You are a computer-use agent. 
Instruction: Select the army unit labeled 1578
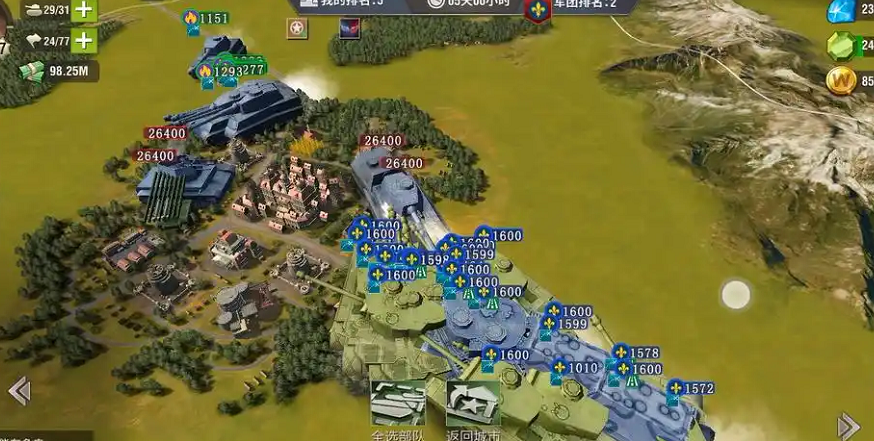pos(634,354)
